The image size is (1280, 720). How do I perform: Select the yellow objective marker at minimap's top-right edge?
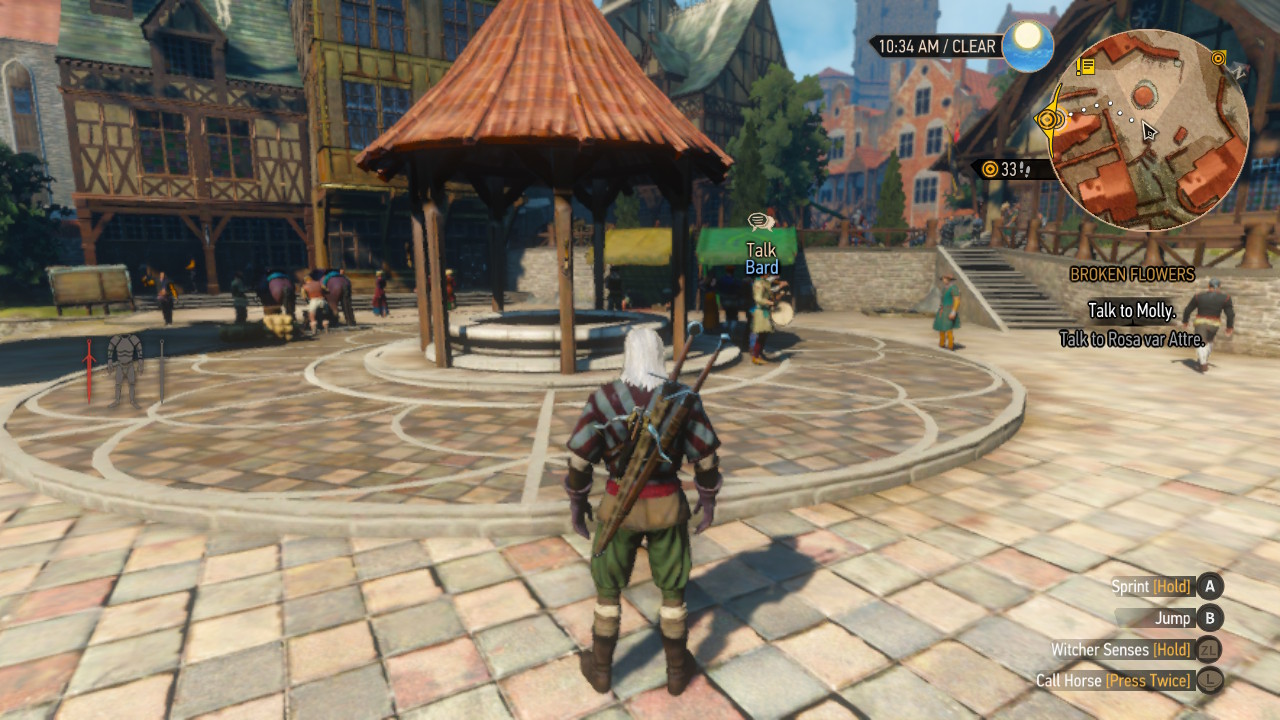coord(1218,59)
